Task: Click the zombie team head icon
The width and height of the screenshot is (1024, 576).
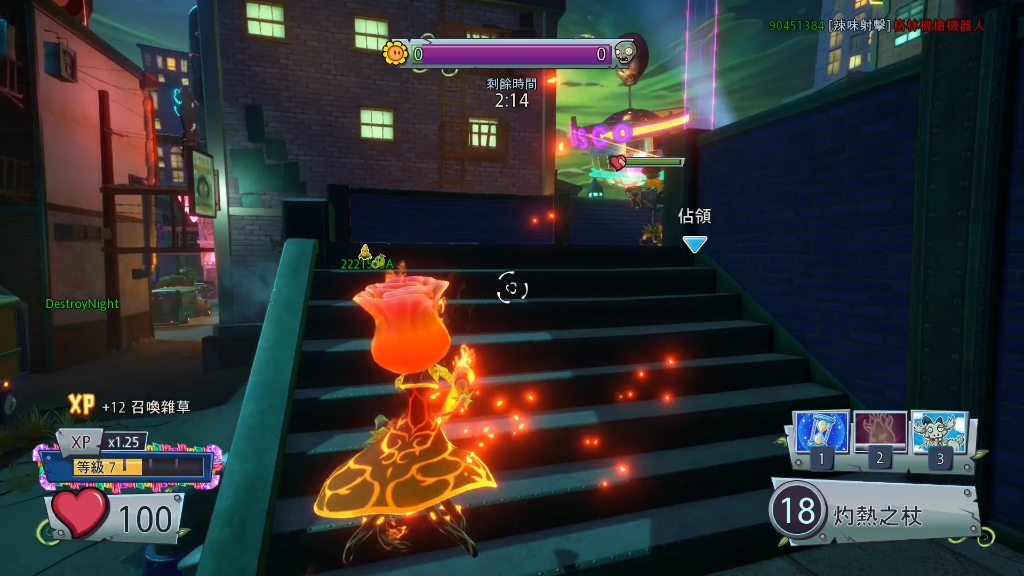Action: pos(626,52)
